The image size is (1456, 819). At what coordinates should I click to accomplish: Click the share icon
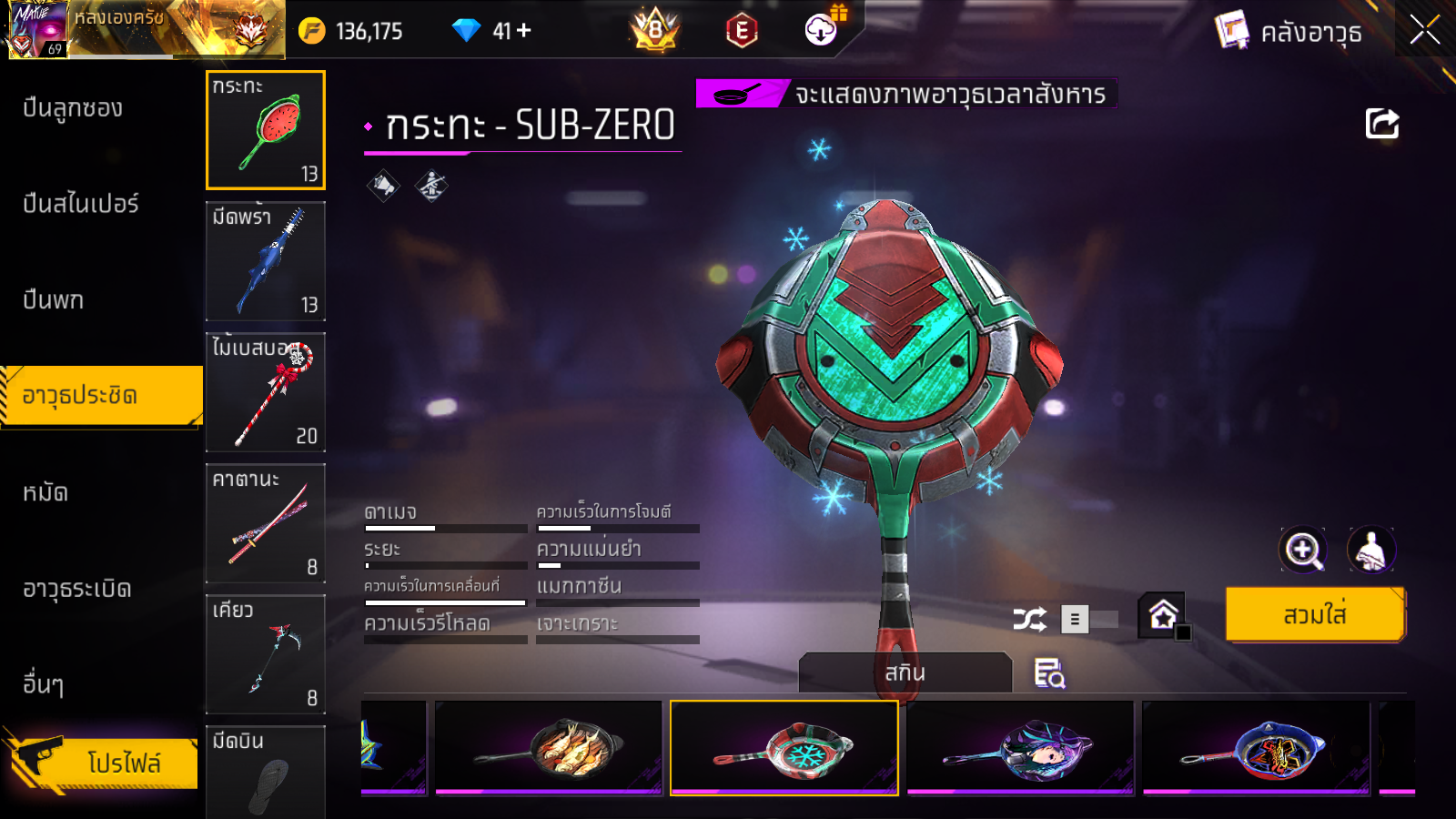[1381, 124]
